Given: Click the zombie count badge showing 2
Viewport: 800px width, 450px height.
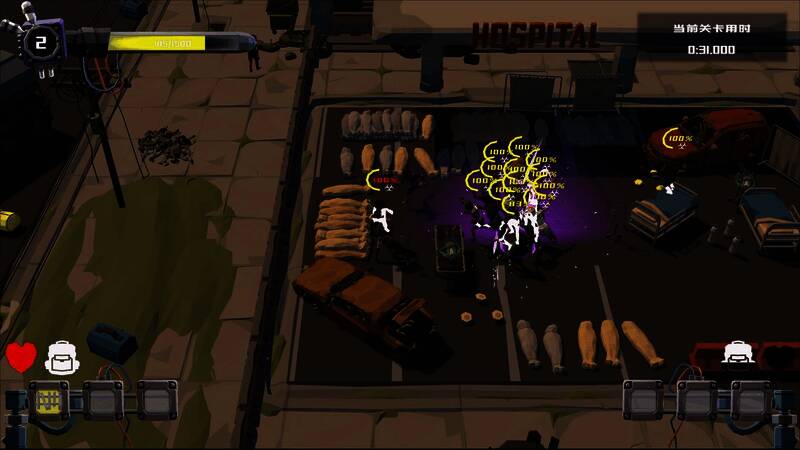Looking at the screenshot, I should point(41,42).
